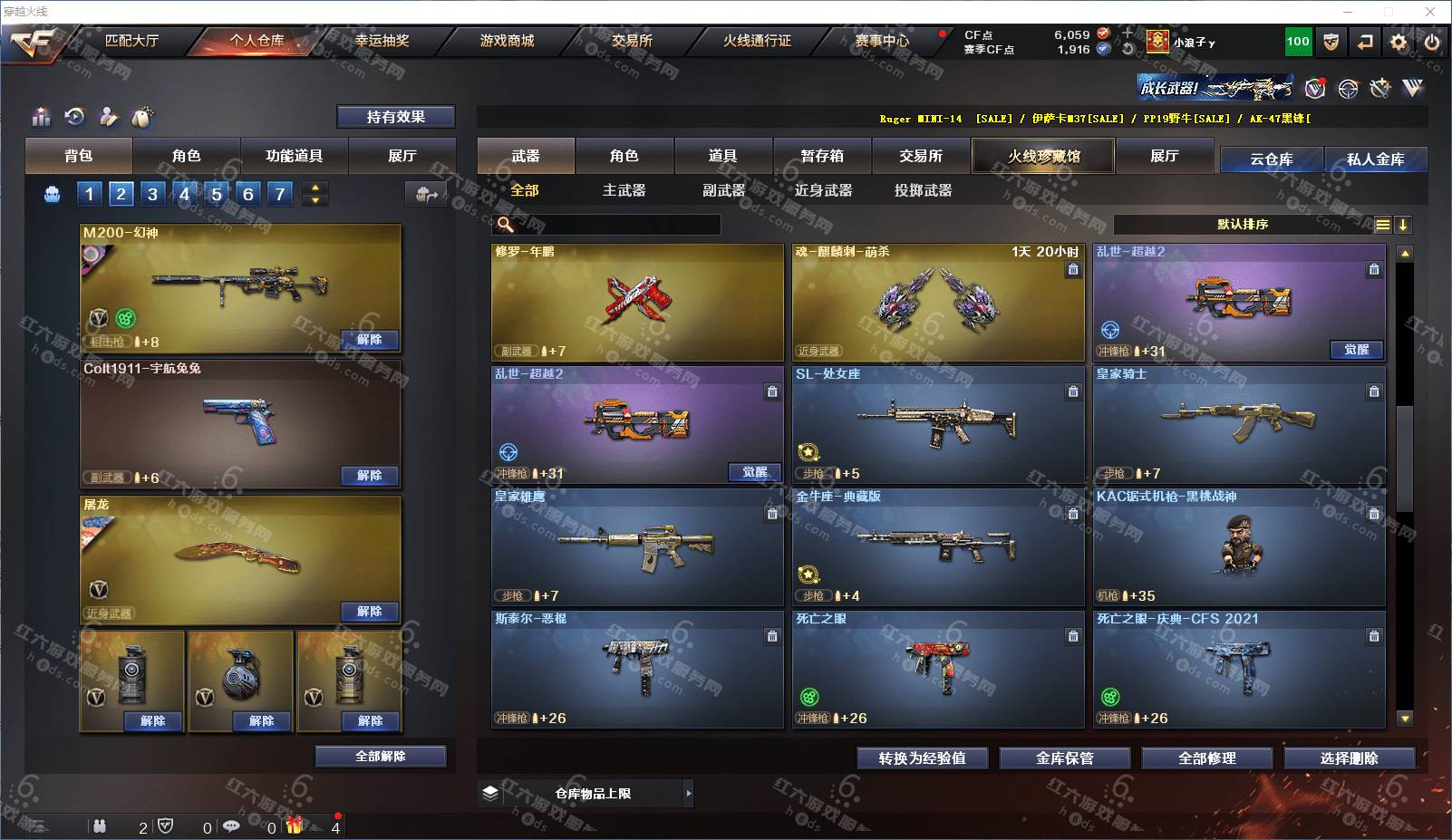The height and width of the screenshot is (840, 1452).
Task: Close the game window
Action: (1431, 12)
